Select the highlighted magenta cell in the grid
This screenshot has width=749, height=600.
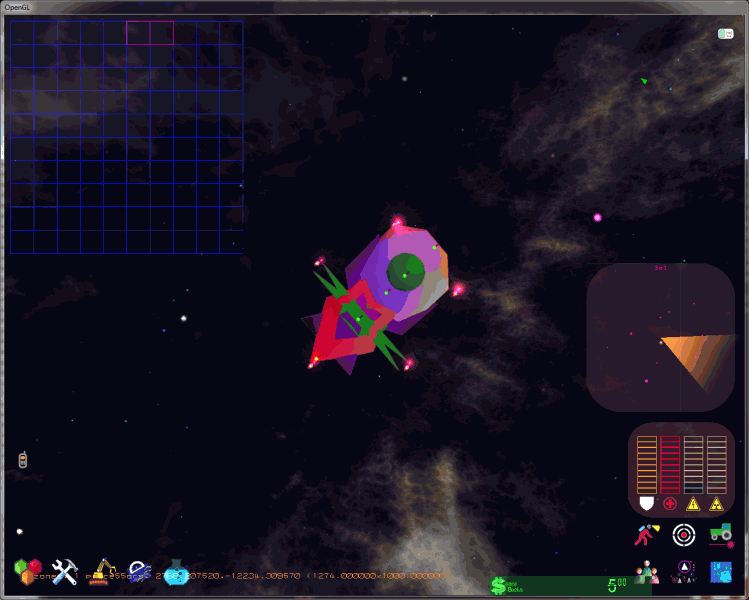(138, 32)
